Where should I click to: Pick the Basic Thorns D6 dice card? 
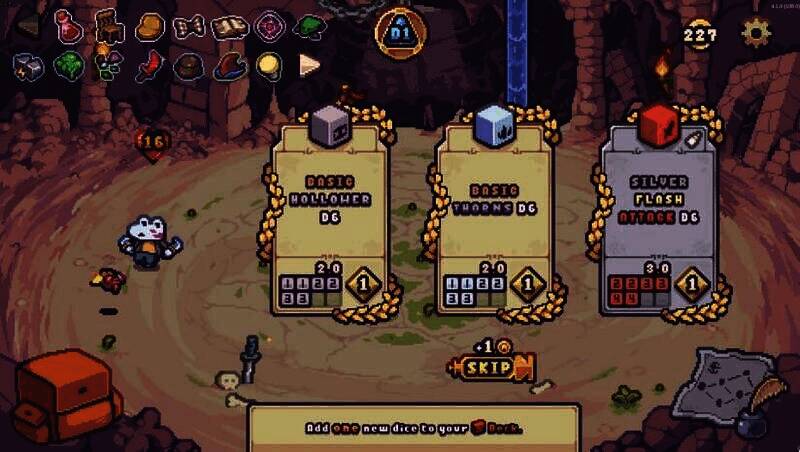pyautogui.click(x=494, y=215)
